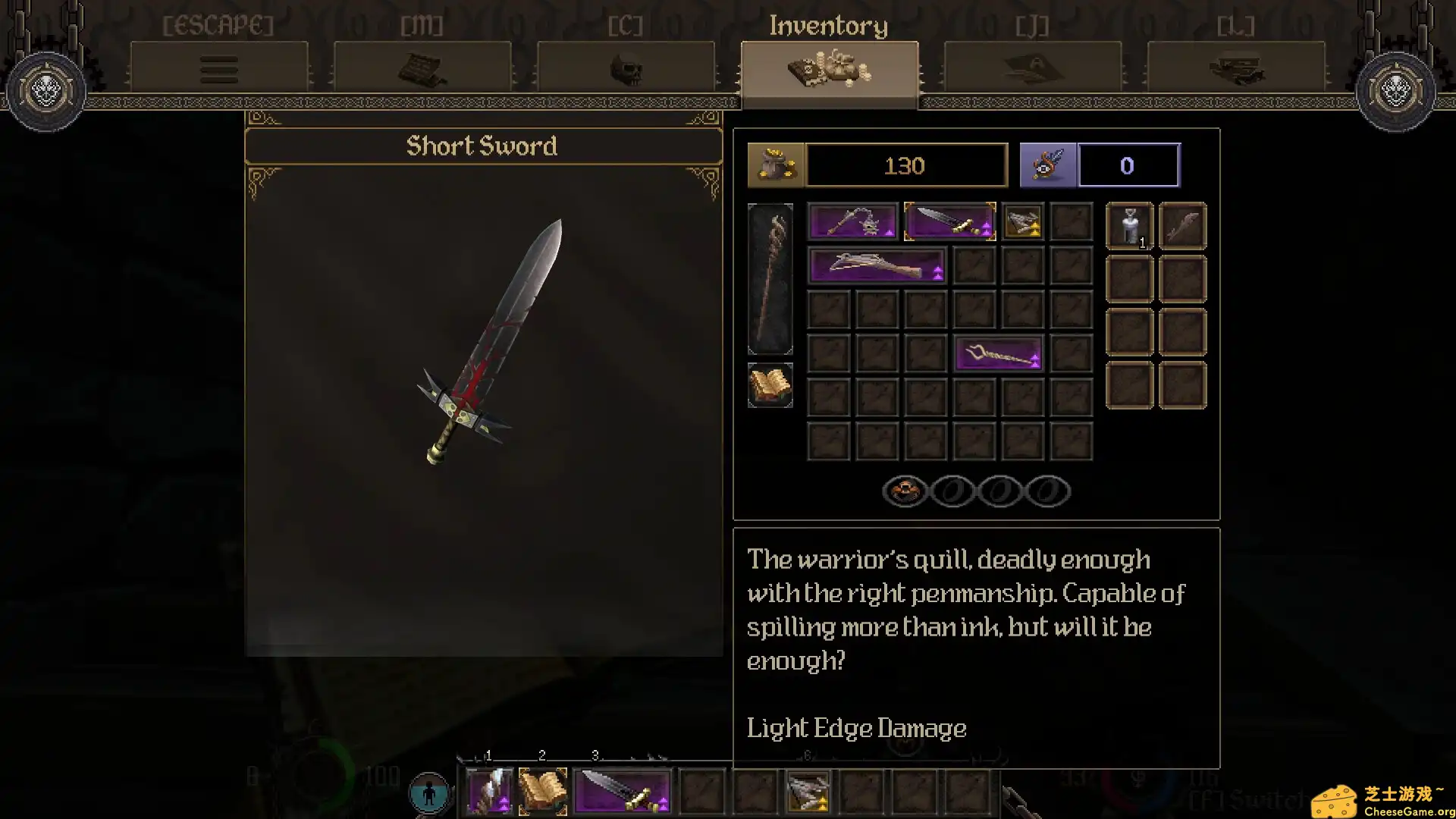The width and height of the screenshot is (1456, 819).
Task: Switch to the Inventory tab
Action: (x=828, y=70)
